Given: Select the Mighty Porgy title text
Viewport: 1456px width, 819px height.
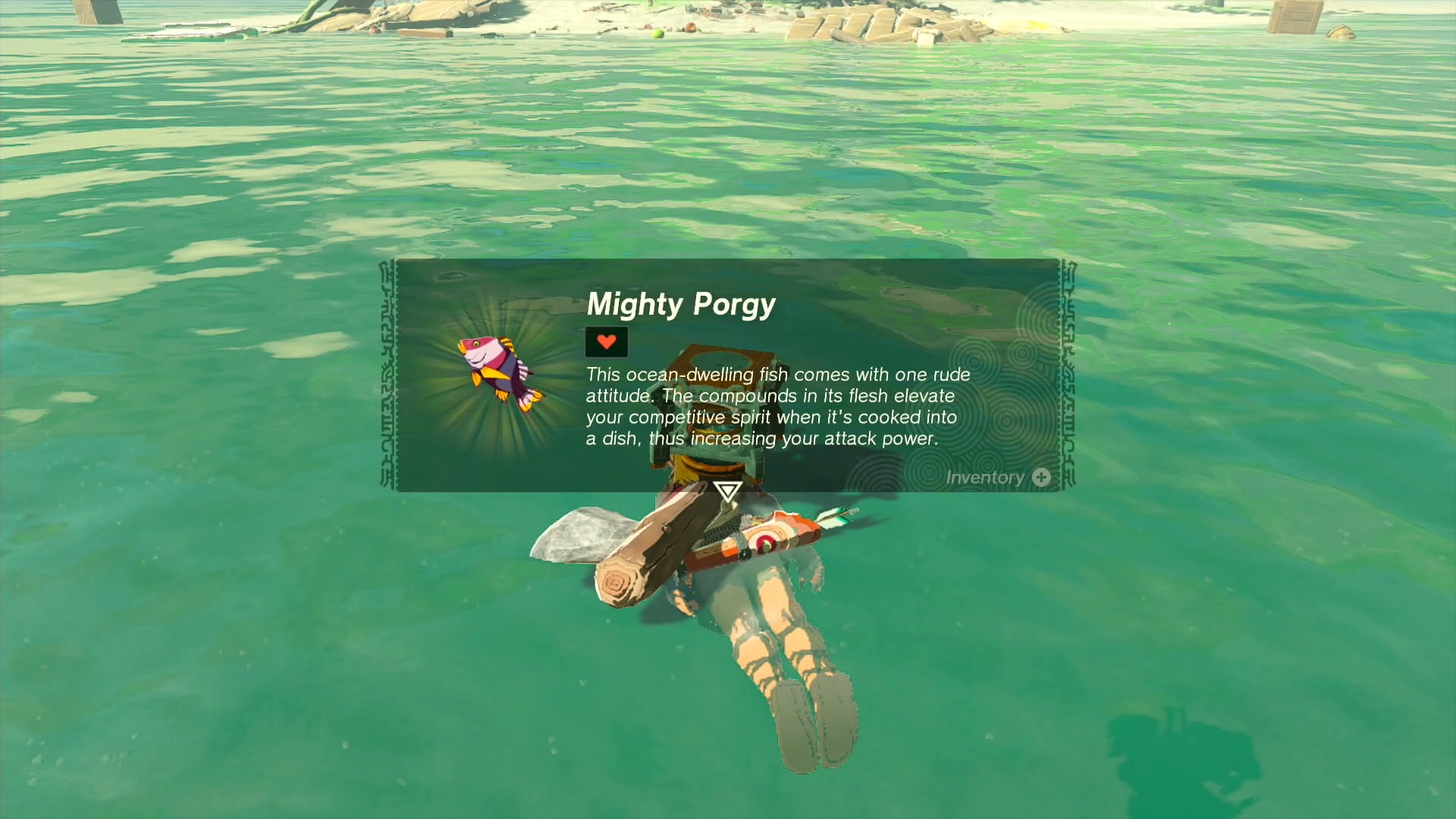Looking at the screenshot, I should [680, 305].
